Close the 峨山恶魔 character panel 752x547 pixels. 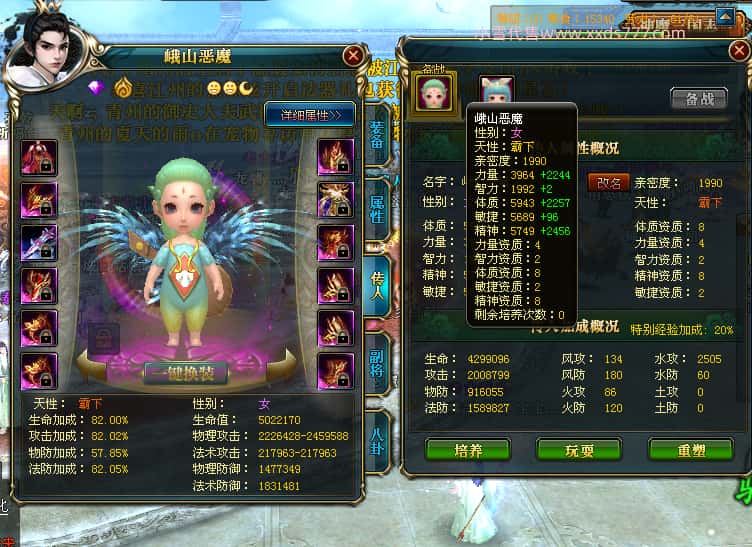353,55
